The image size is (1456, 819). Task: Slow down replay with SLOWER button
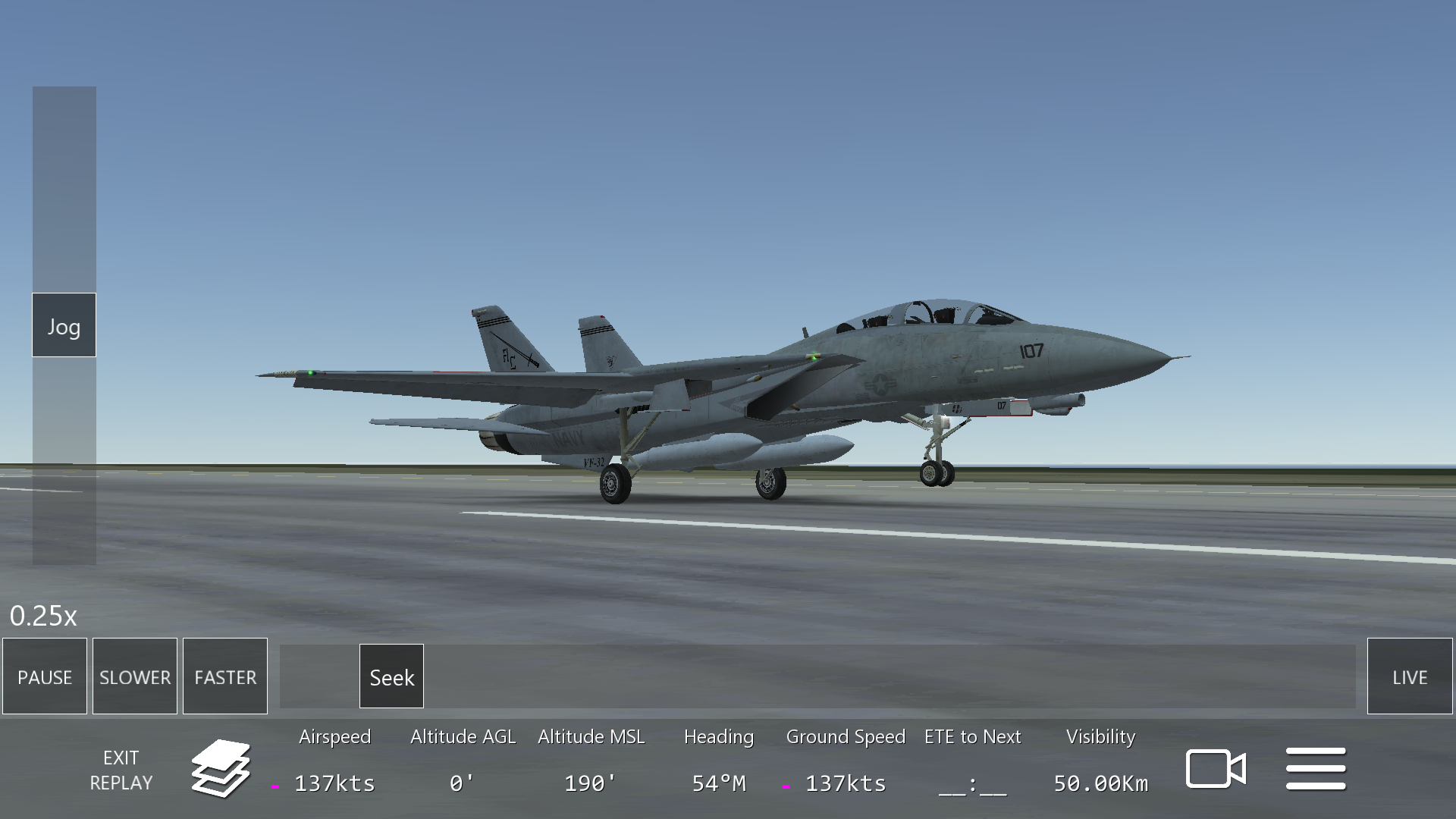click(135, 676)
